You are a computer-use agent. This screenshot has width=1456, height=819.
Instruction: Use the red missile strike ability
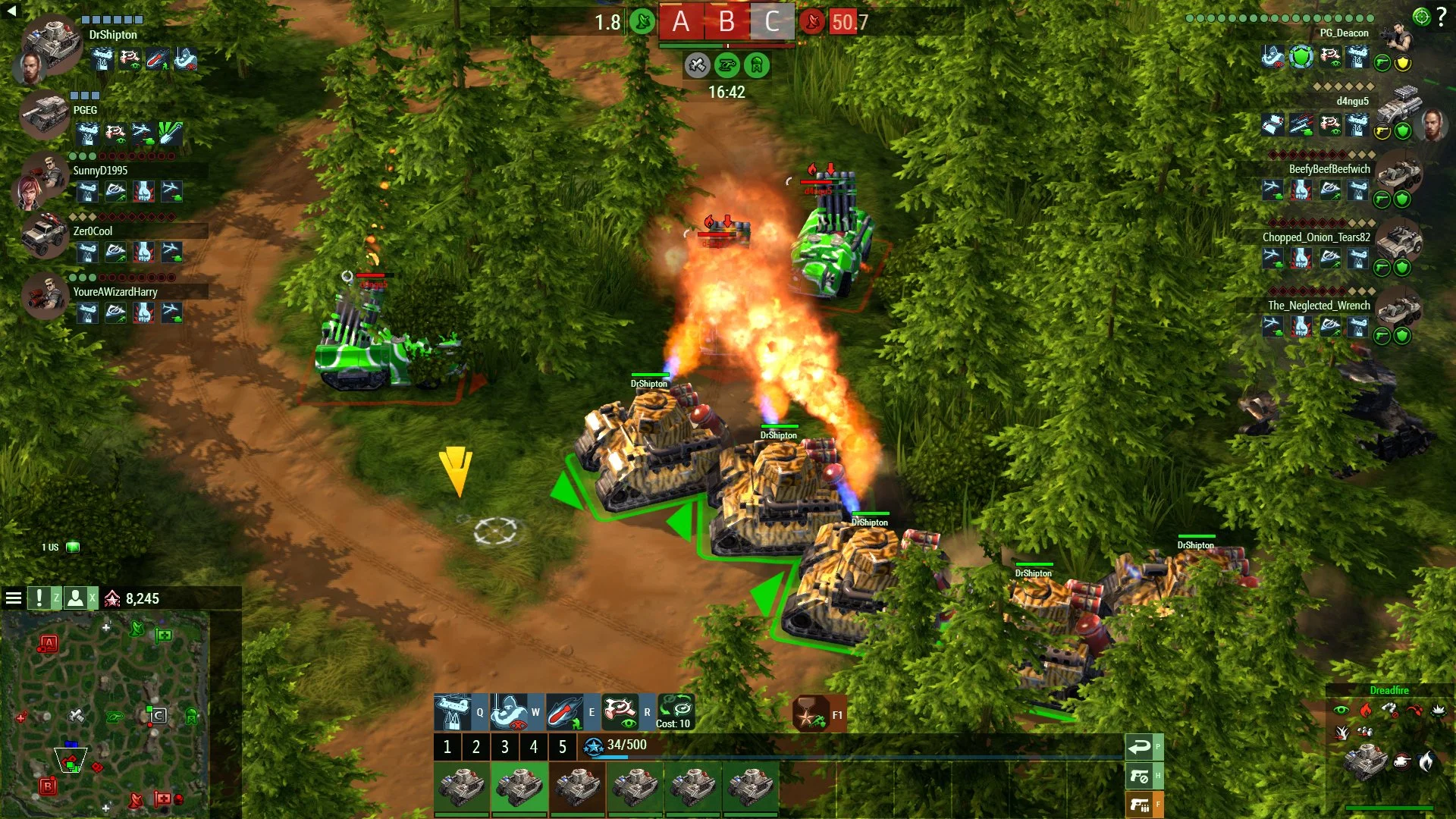pos(565,712)
